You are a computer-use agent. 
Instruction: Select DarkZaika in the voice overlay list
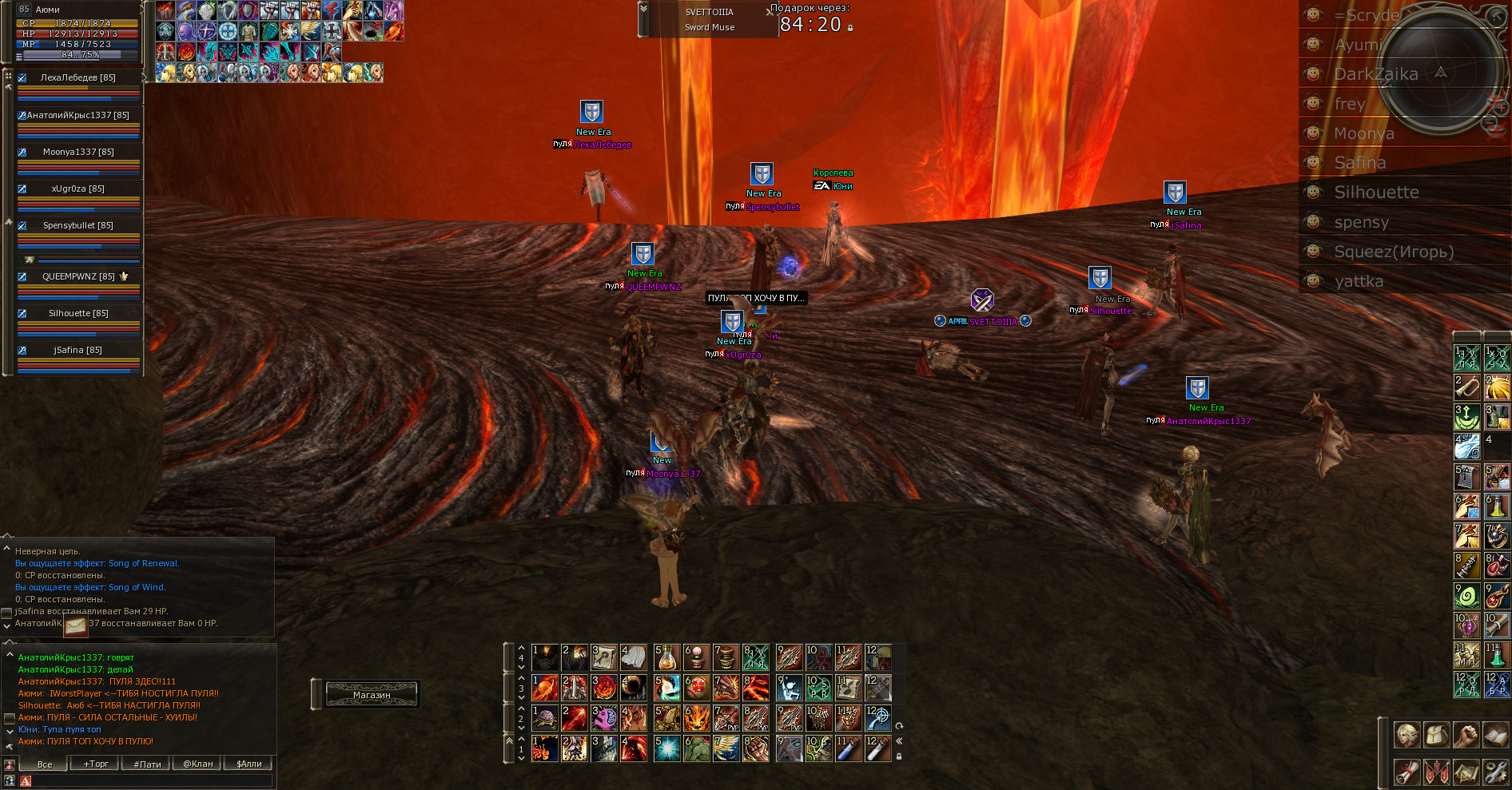click(1375, 74)
